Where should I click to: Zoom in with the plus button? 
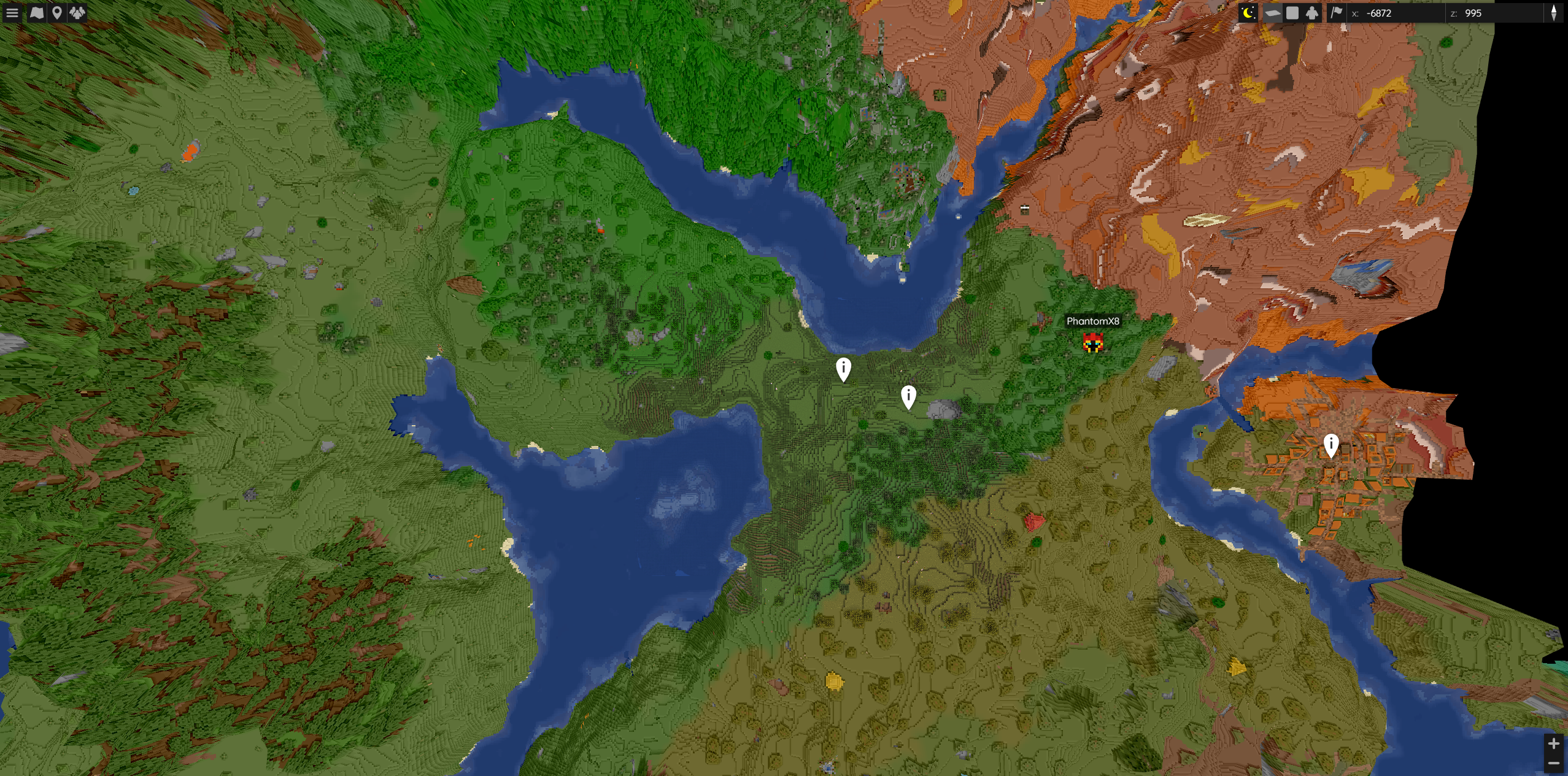1554,743
